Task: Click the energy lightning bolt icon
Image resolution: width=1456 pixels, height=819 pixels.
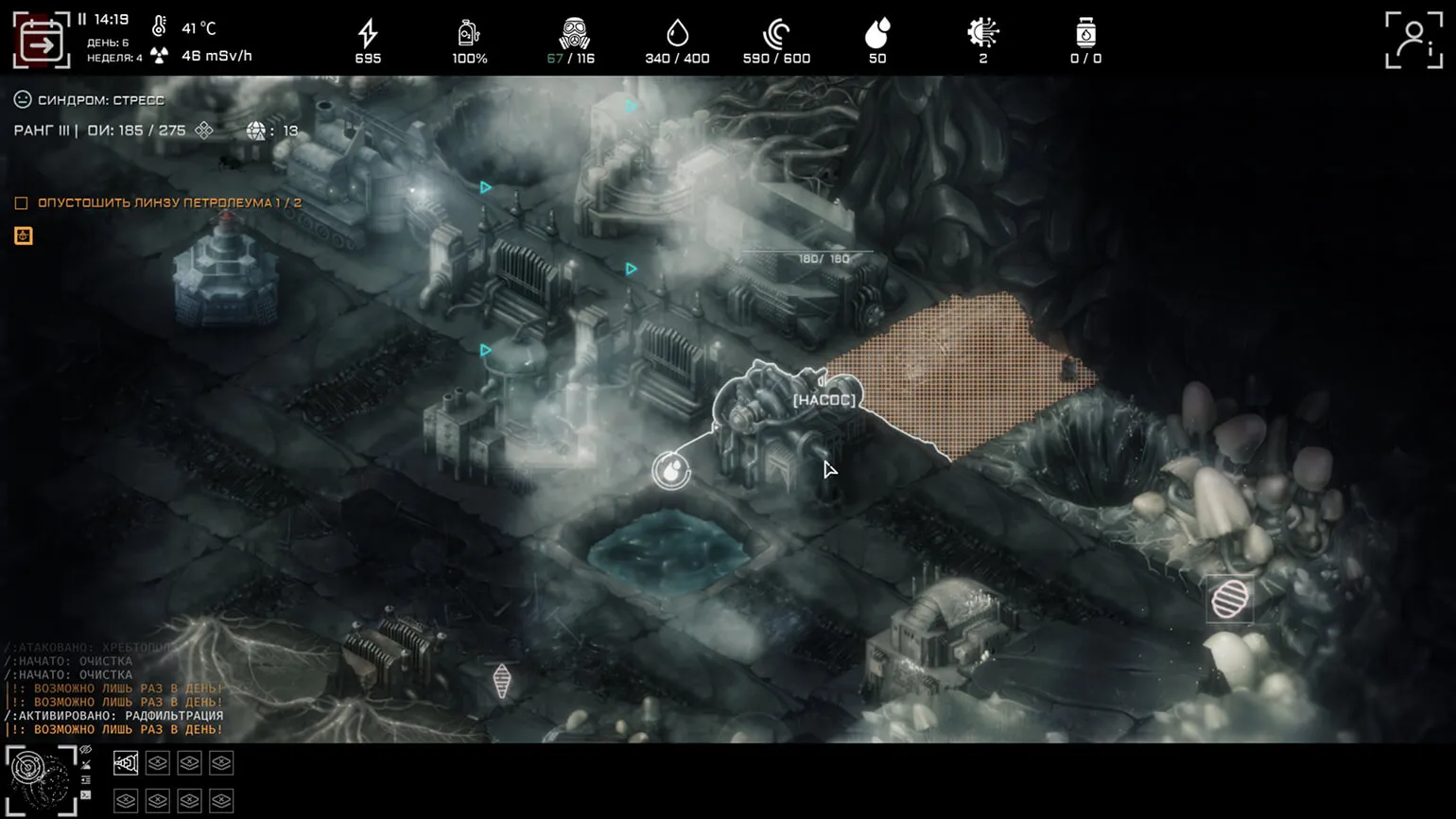Action: (x=368, y=34)
